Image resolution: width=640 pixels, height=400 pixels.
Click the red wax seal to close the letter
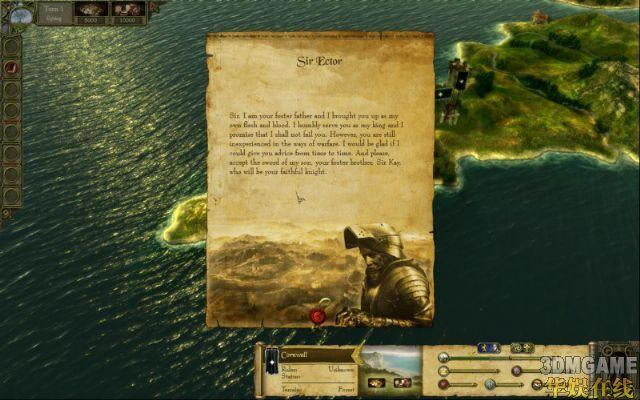(x=319, y=316)
